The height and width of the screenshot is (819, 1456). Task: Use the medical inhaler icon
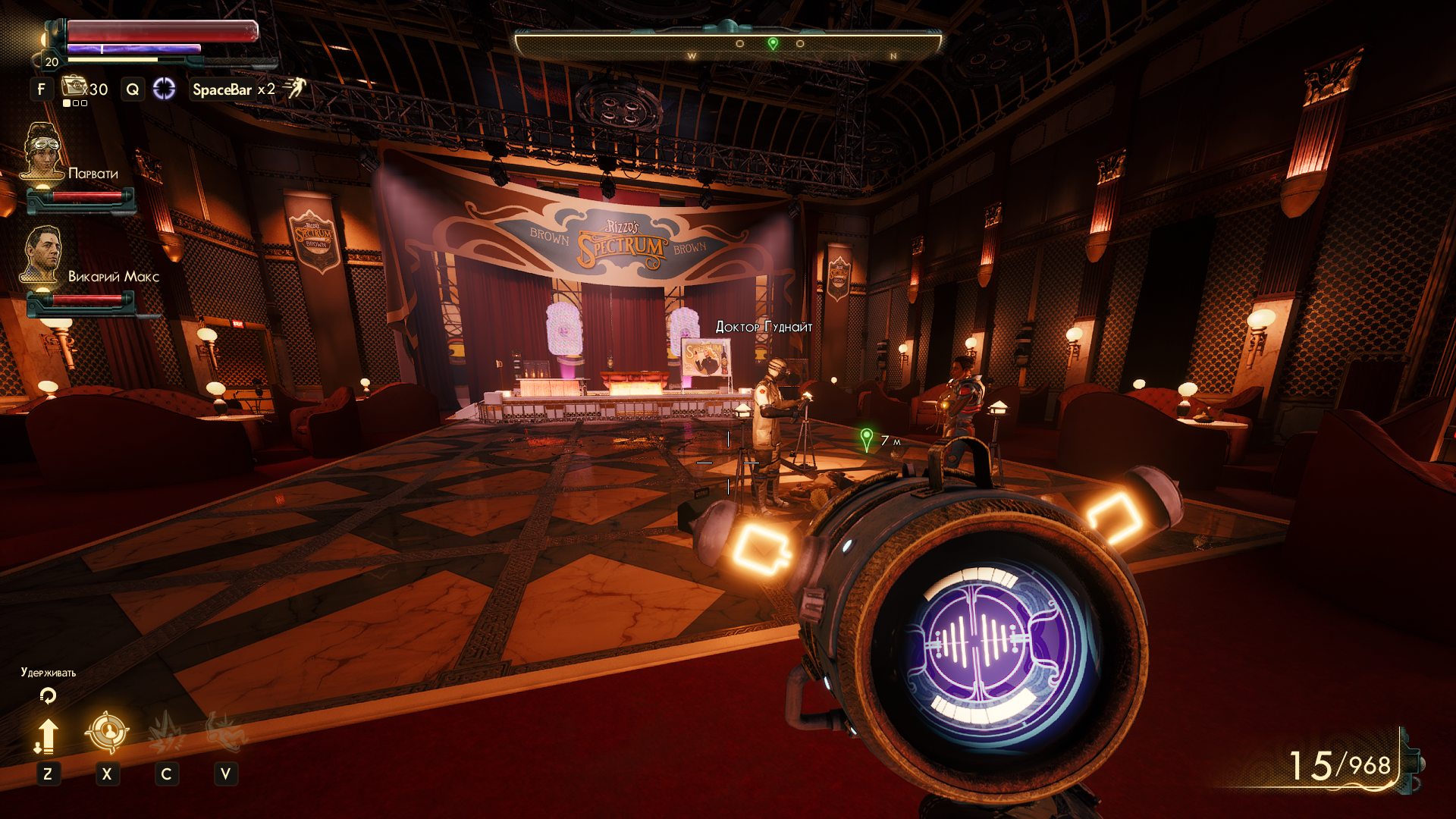click(x=74, y=86)
